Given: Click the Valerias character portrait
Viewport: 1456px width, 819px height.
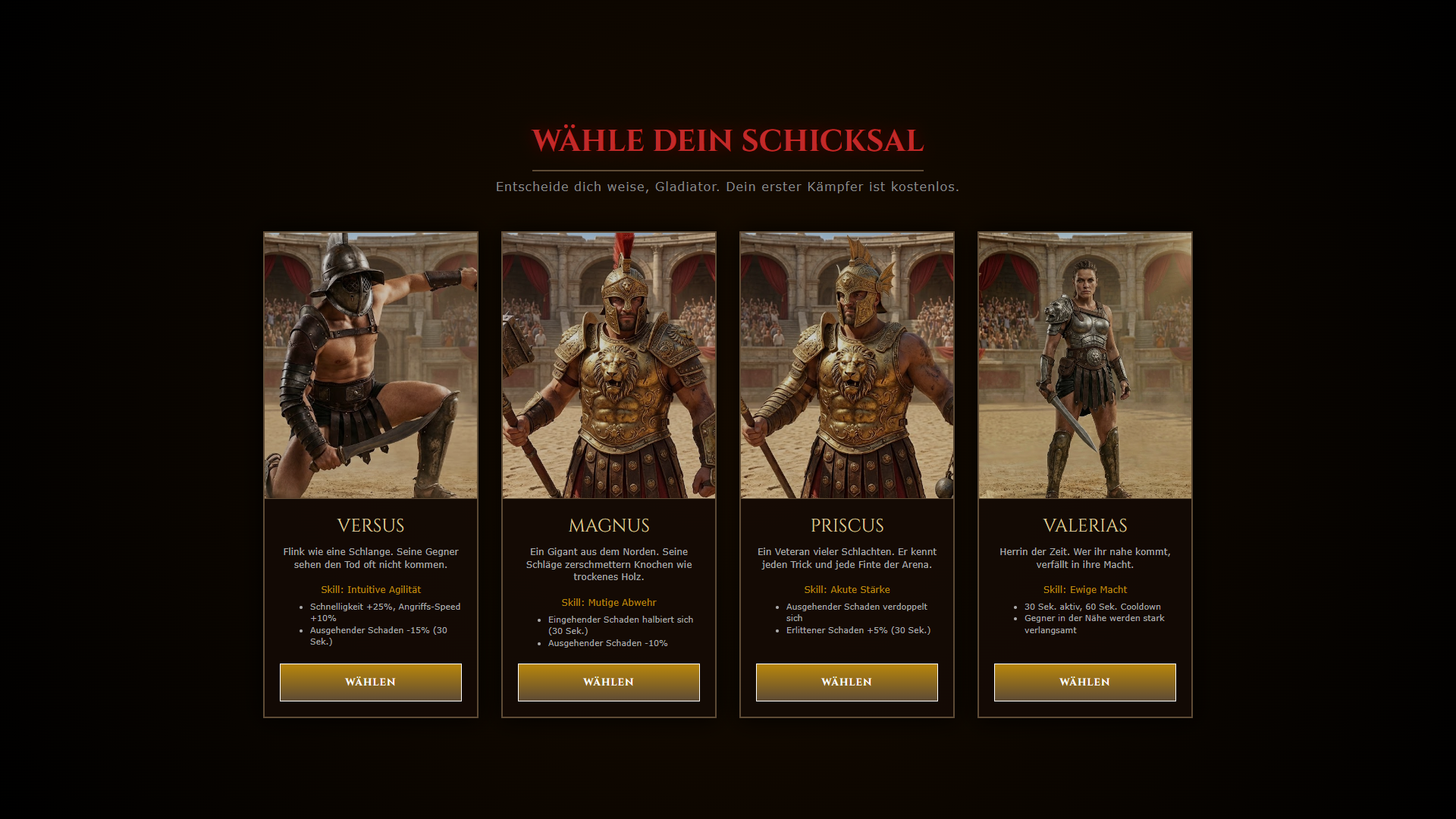Looking at the screenshot, I should 1084,365.
